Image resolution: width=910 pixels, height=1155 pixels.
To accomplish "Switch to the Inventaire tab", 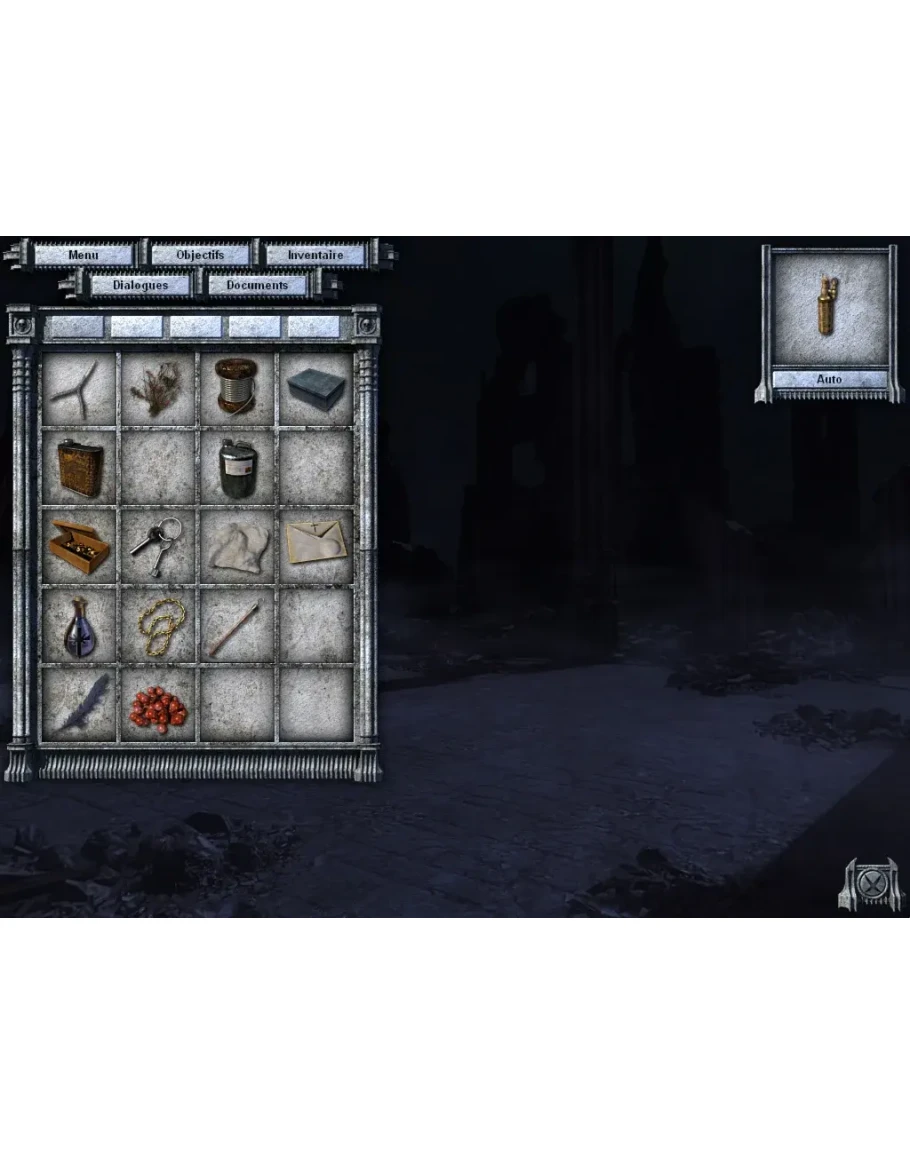I will [x=315, y=255].
